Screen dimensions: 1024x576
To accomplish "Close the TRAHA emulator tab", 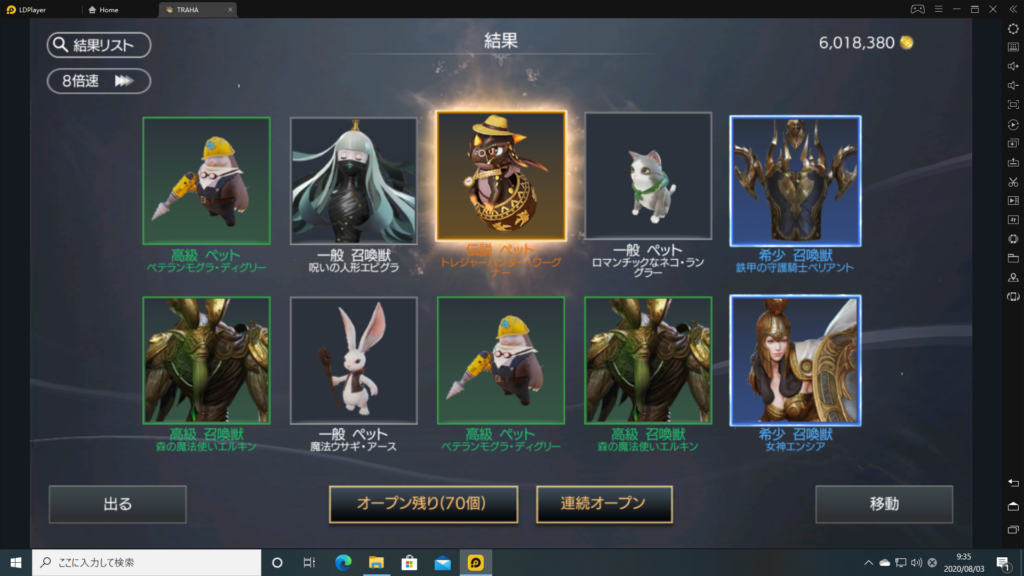I will (230, 9).
